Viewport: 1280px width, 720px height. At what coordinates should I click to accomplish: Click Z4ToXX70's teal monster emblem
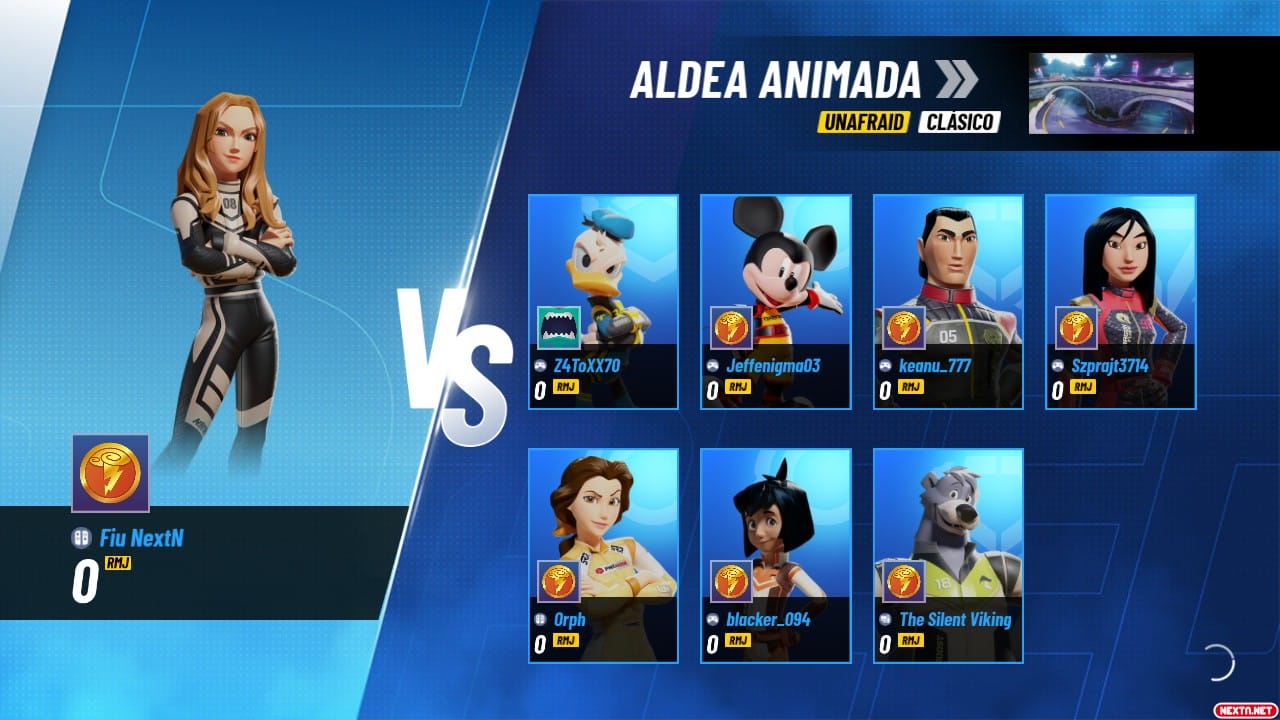[x=559, y=327]
